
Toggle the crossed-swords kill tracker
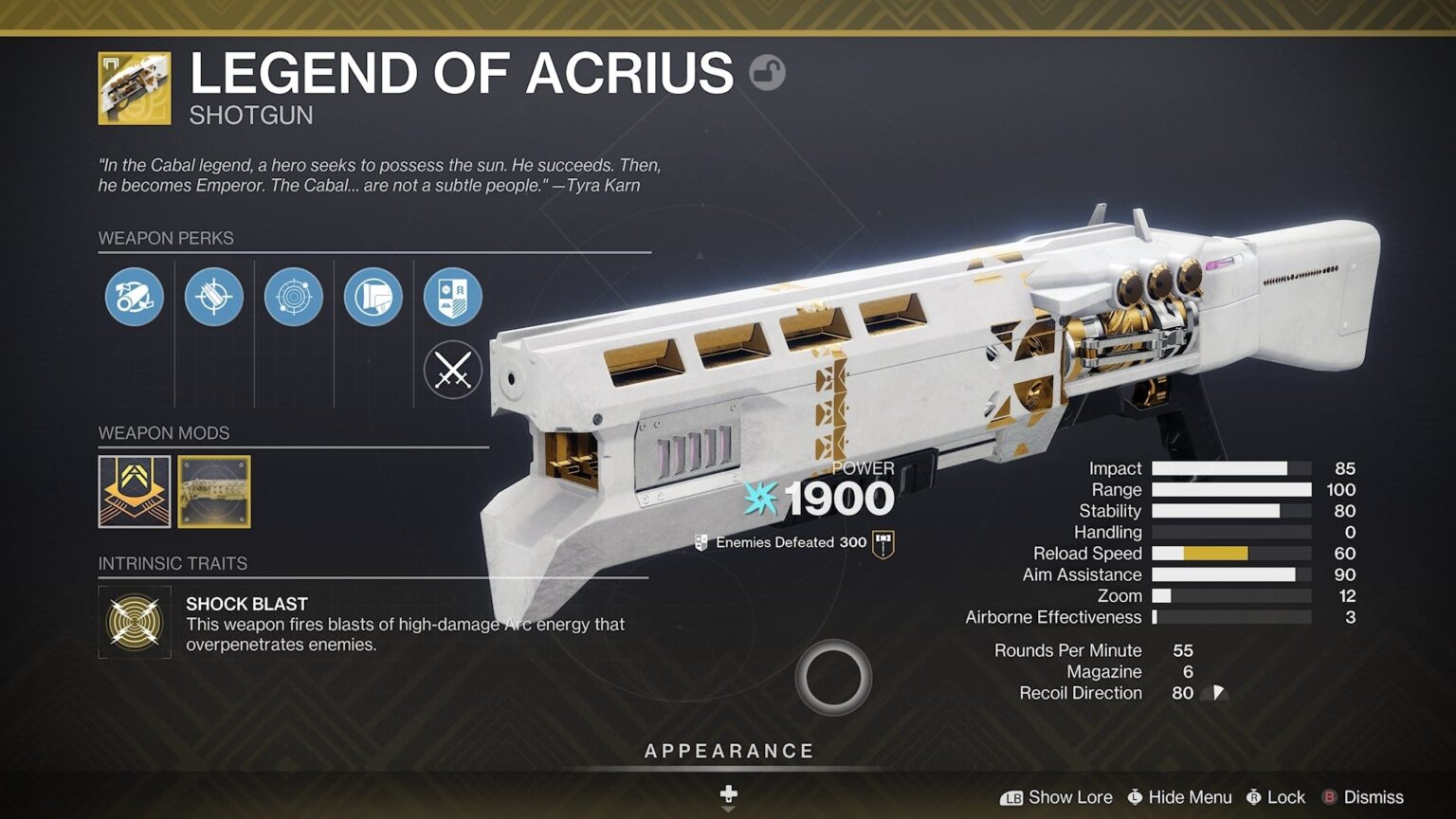click(x=452, y=370)
